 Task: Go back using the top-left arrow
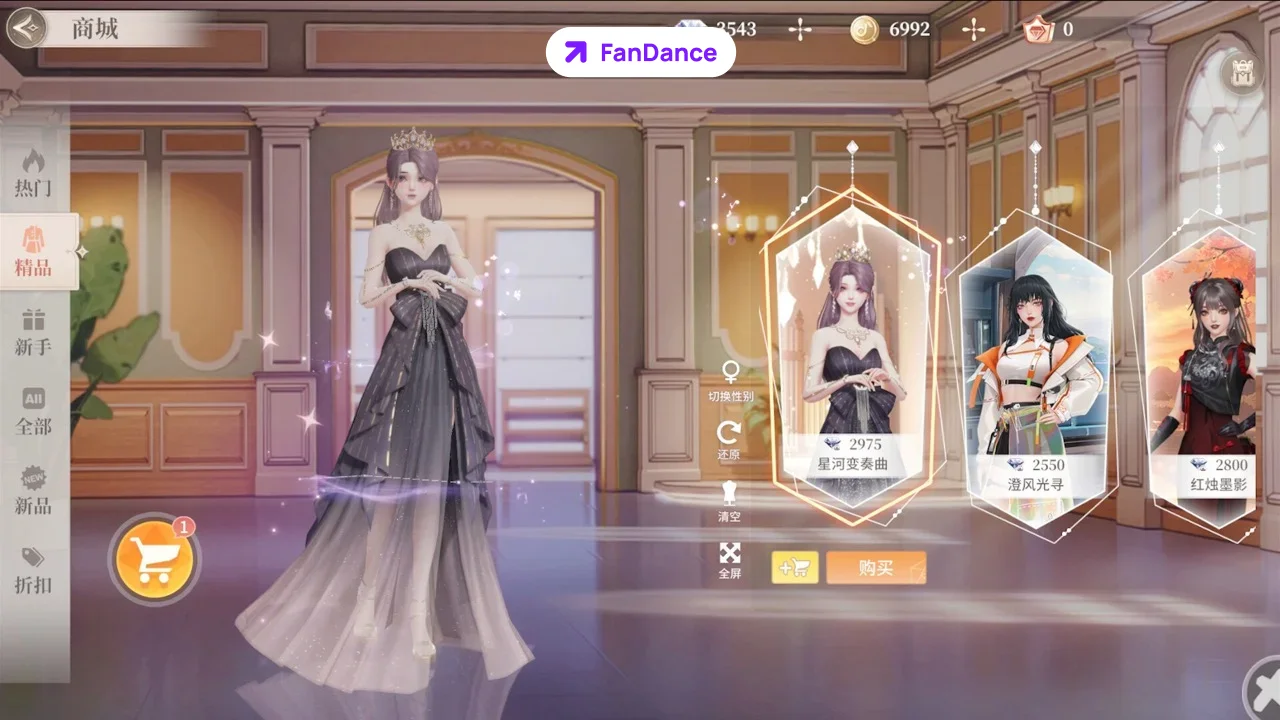coord(27,28)
